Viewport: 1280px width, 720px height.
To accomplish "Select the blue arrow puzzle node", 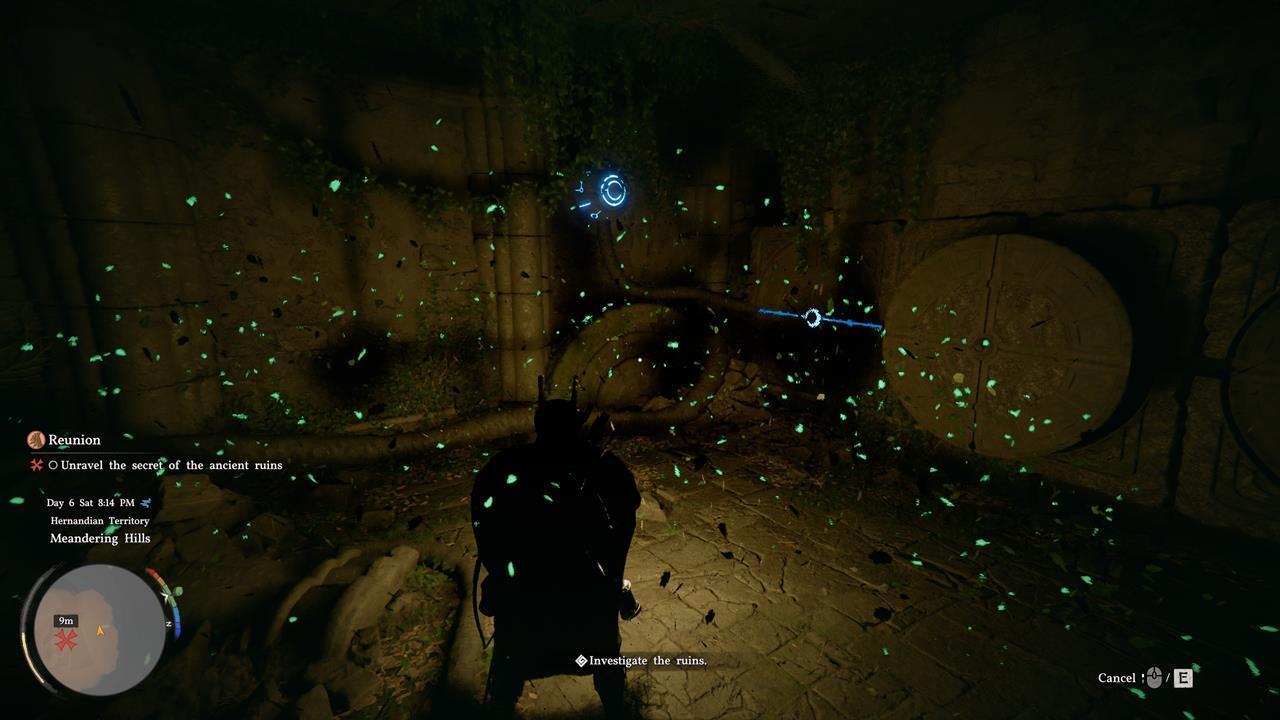I will (813, 318).
